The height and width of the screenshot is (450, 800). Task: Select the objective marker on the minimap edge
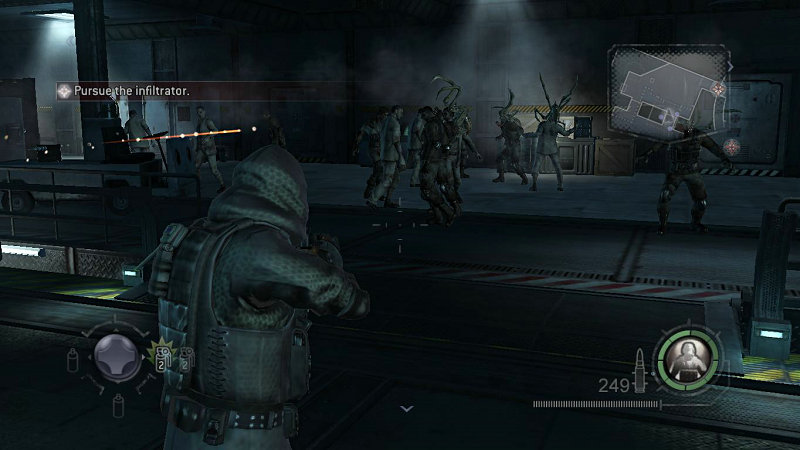tap(718, 89)
